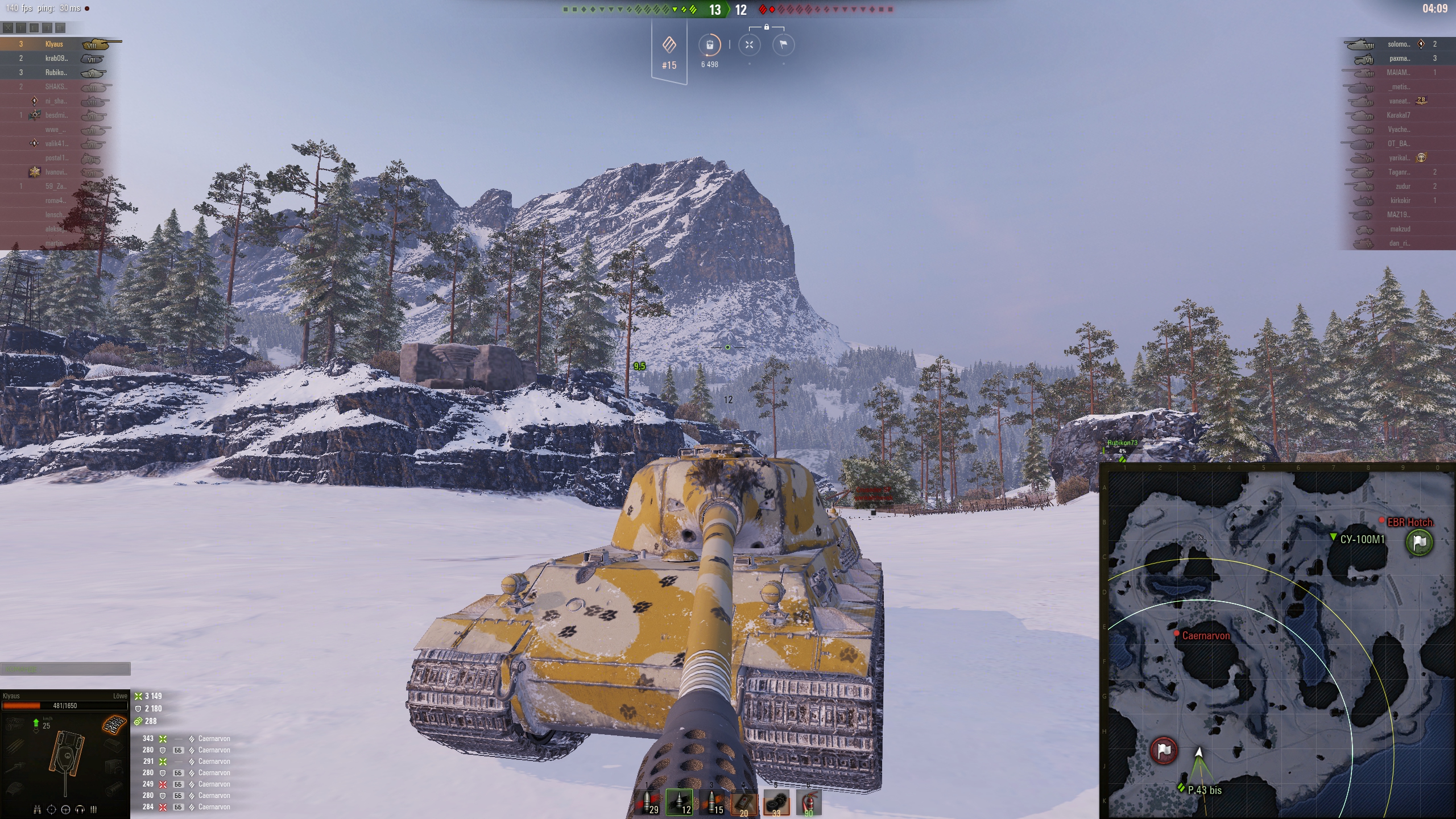Click the white flag objective icon
This screenshot has height=819, width=1456.
click(x=783, y=45)
